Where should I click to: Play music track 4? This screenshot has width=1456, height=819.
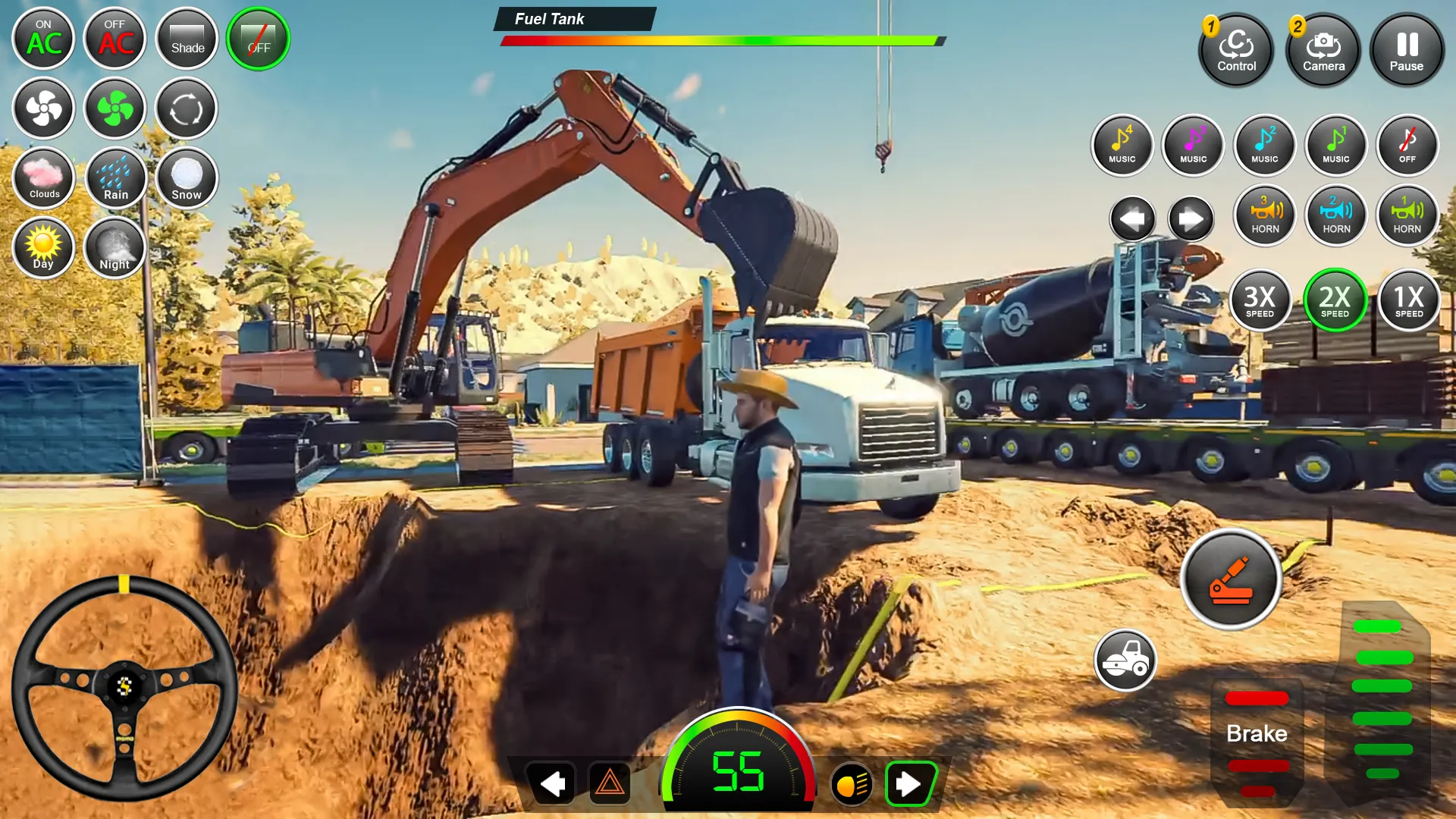click(x=1122, y=145)
